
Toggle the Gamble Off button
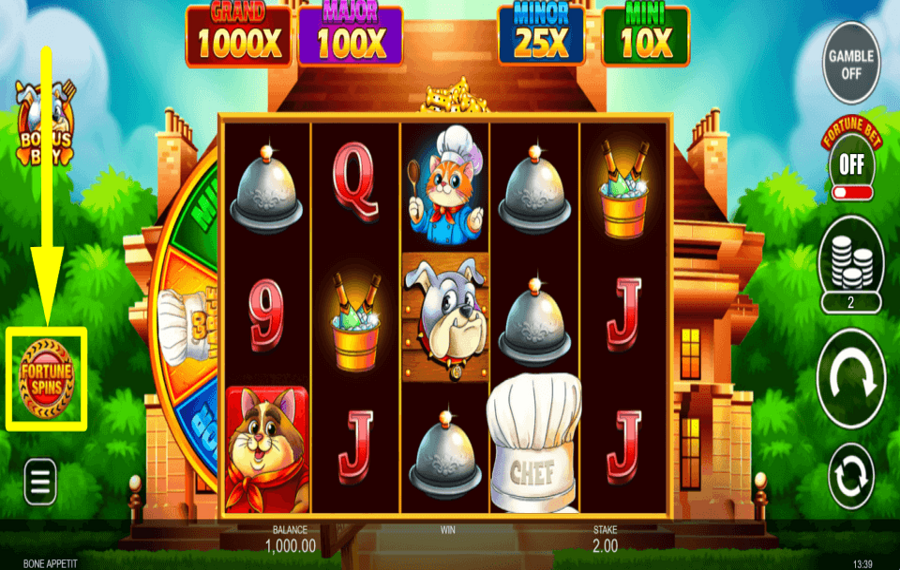tap(851, 63)
